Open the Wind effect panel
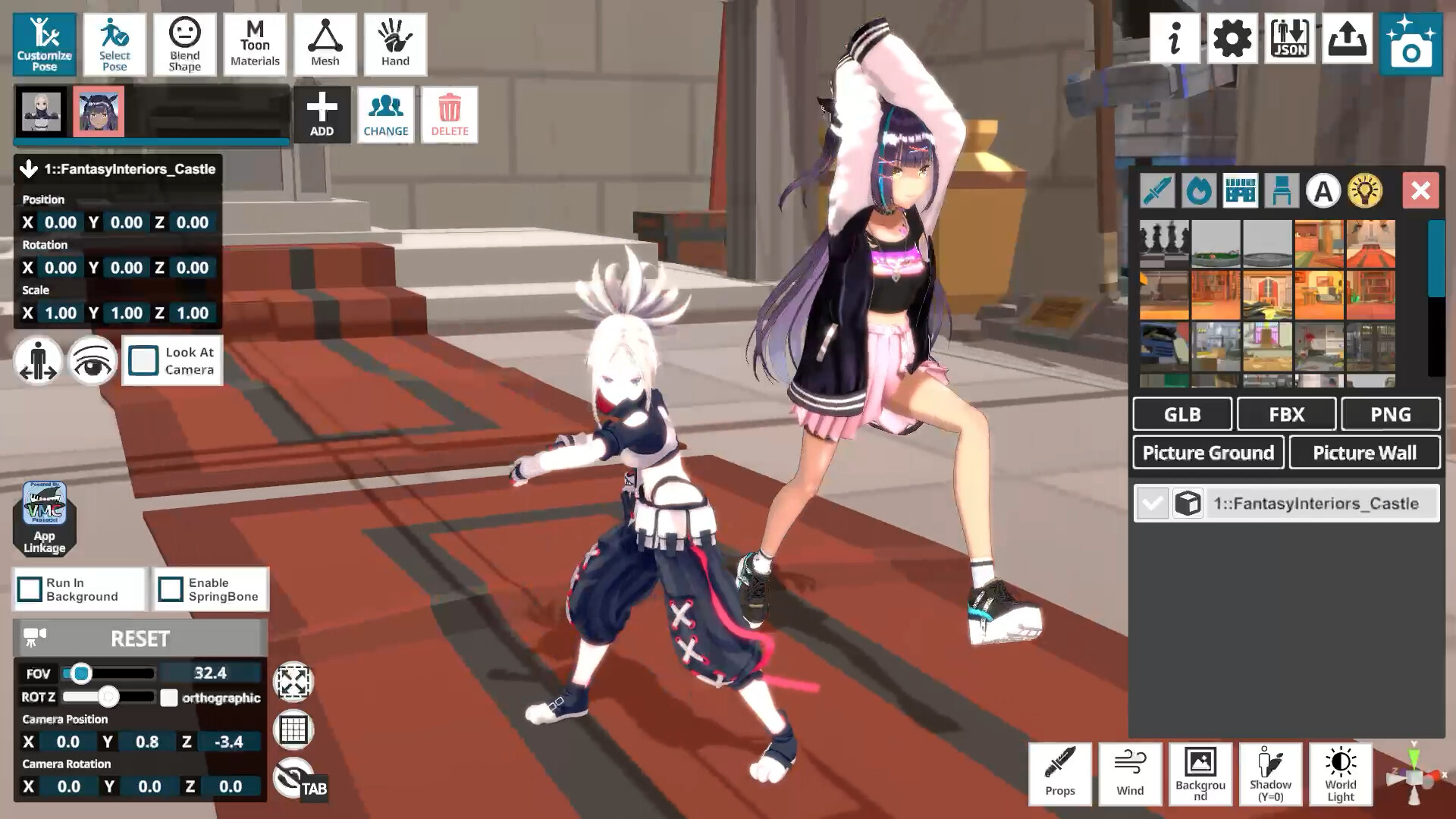The width and height of the screenshot is (1456, 819). (1129, 774)
